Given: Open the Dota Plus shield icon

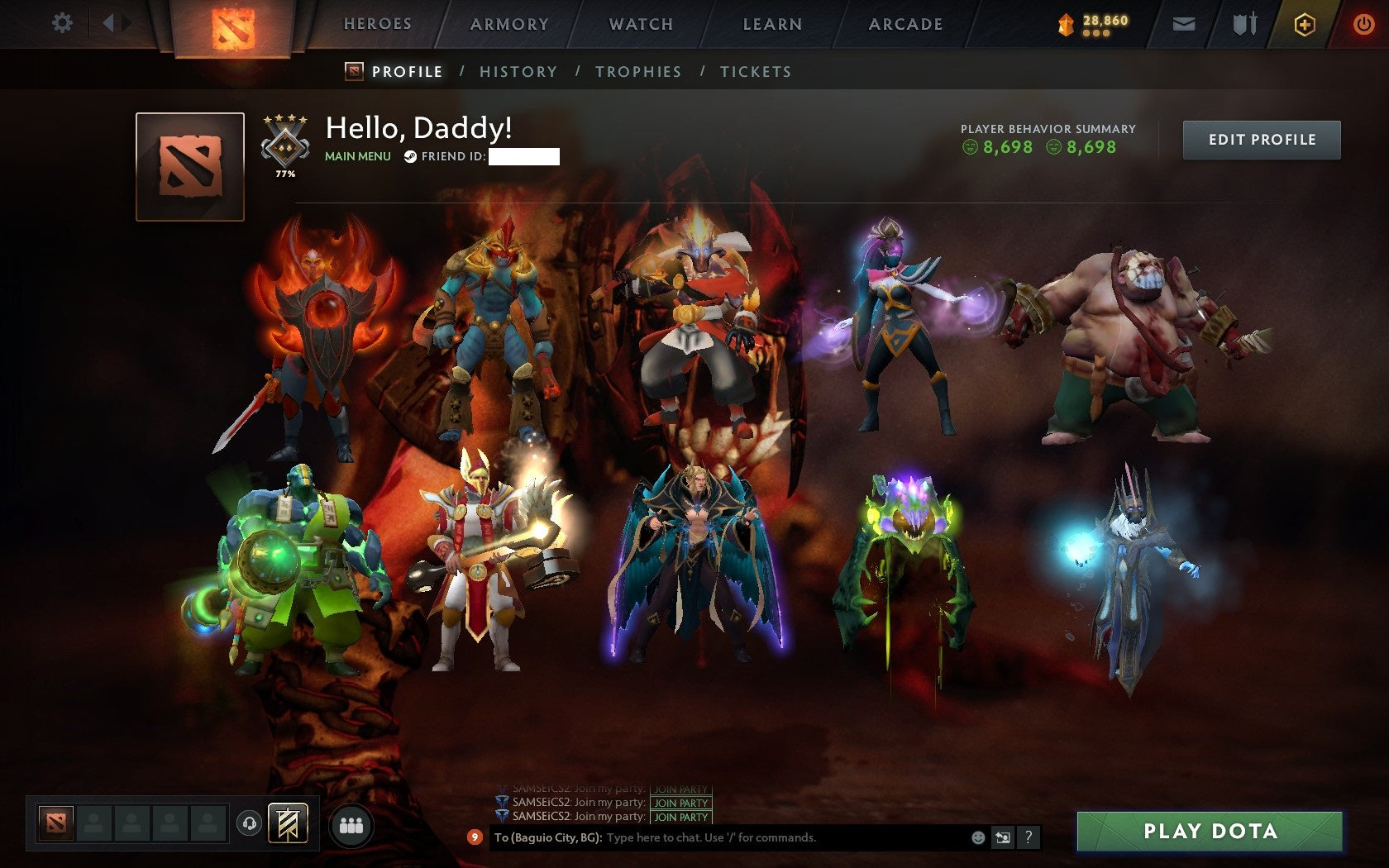Looking at the screenshot, I should click(1305, 26).
